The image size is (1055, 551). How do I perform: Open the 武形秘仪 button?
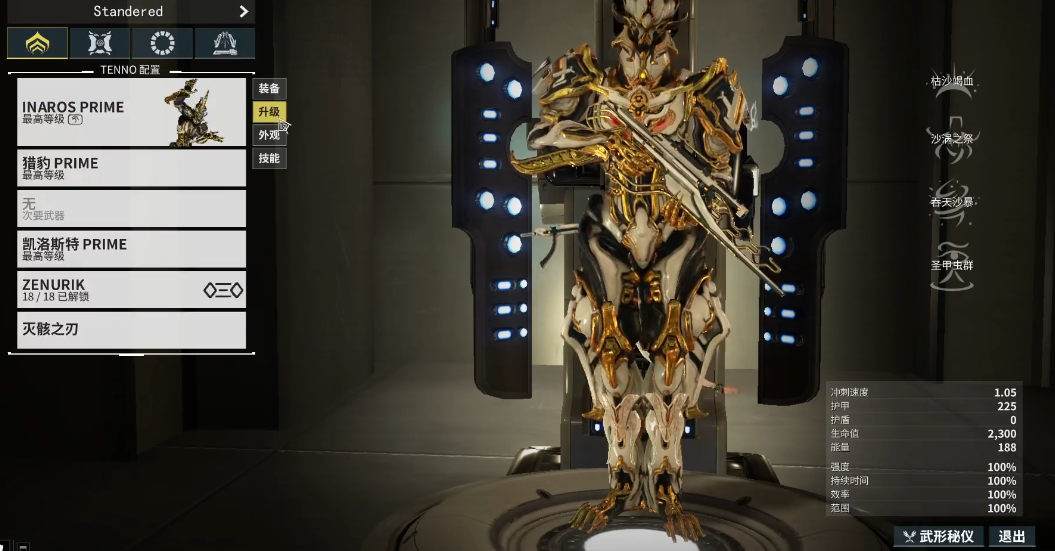tap(939, 536)
